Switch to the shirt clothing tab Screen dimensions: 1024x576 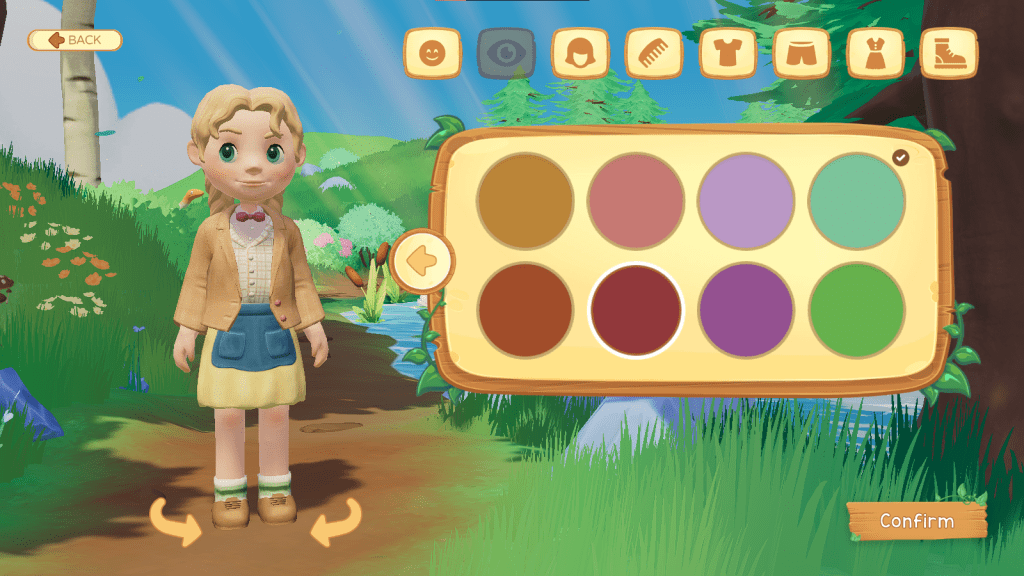click(x=728, y=53)
